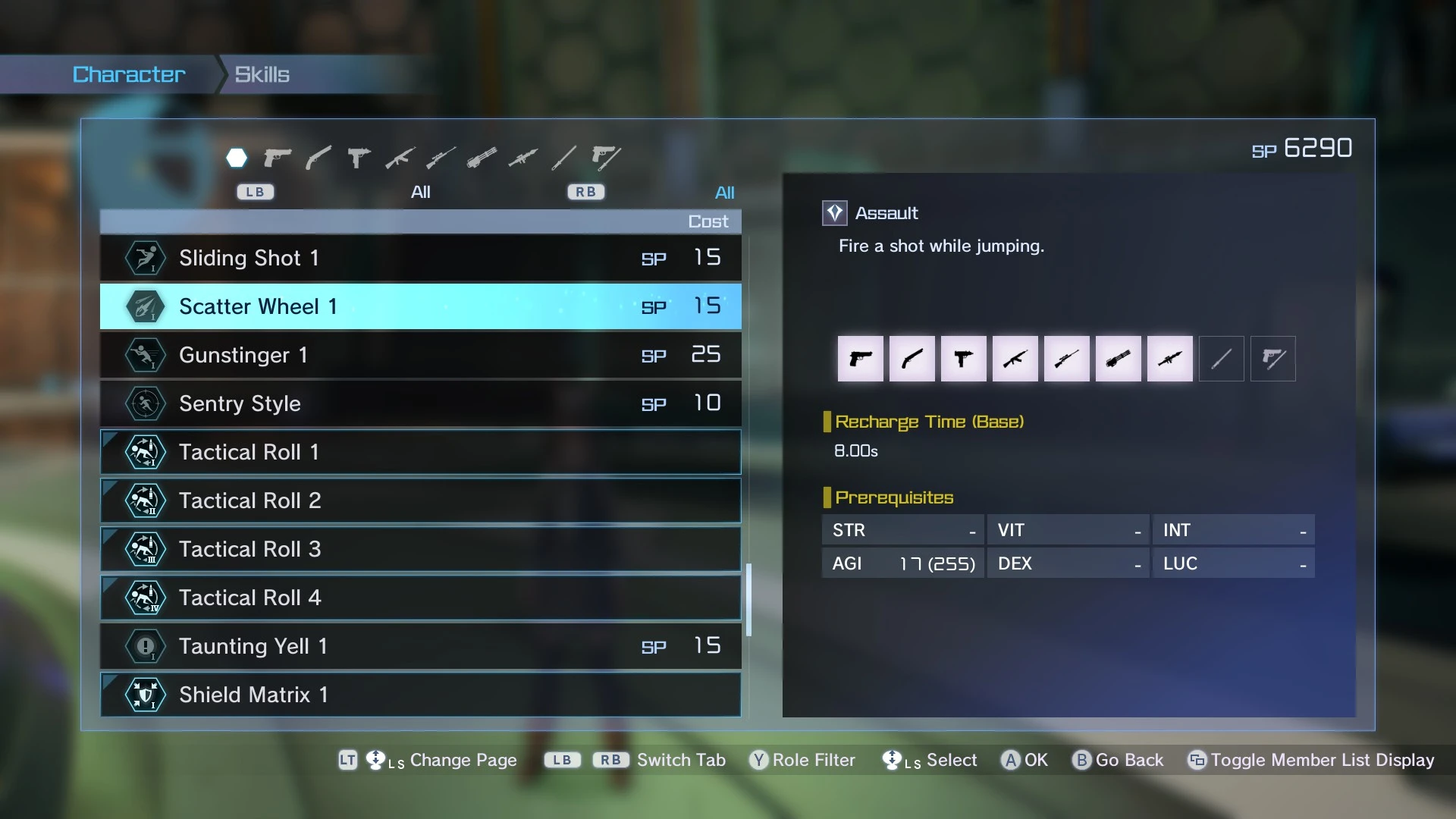Choose the Scatter Wheel 1 skill row
Screen dimensions: 1456x819
point(420,306)
